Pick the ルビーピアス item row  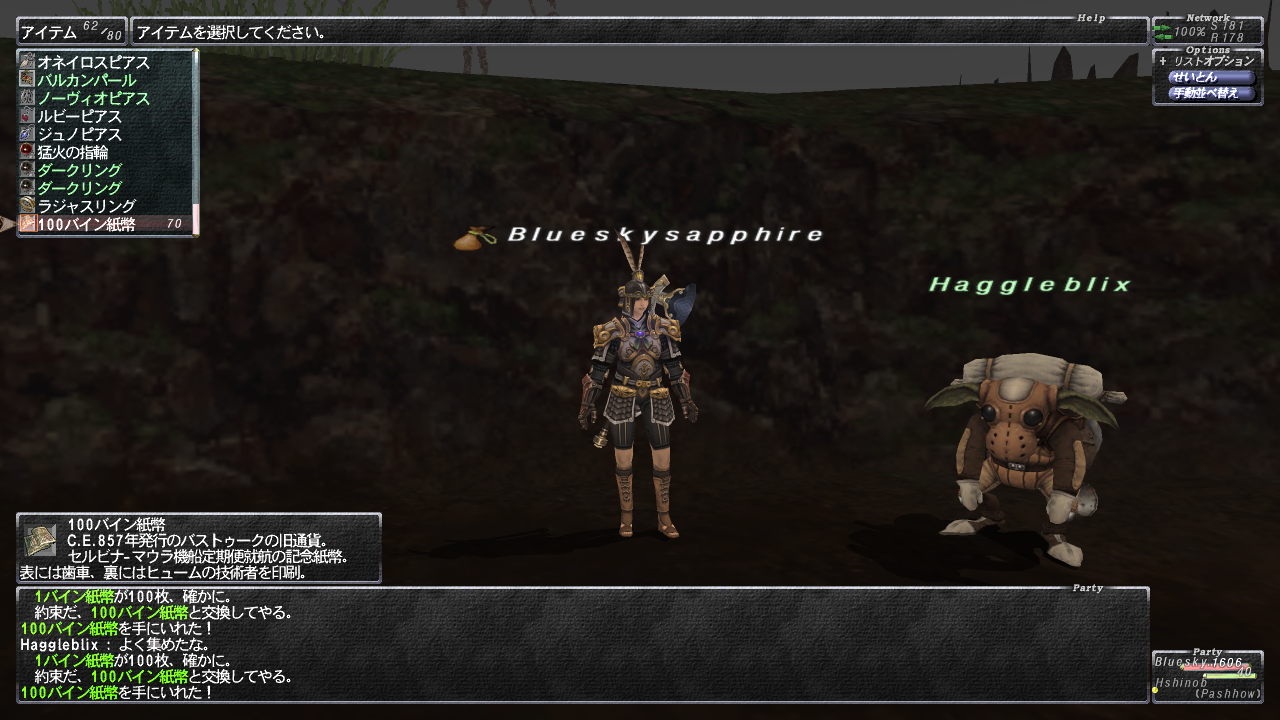tap(80, 116)
